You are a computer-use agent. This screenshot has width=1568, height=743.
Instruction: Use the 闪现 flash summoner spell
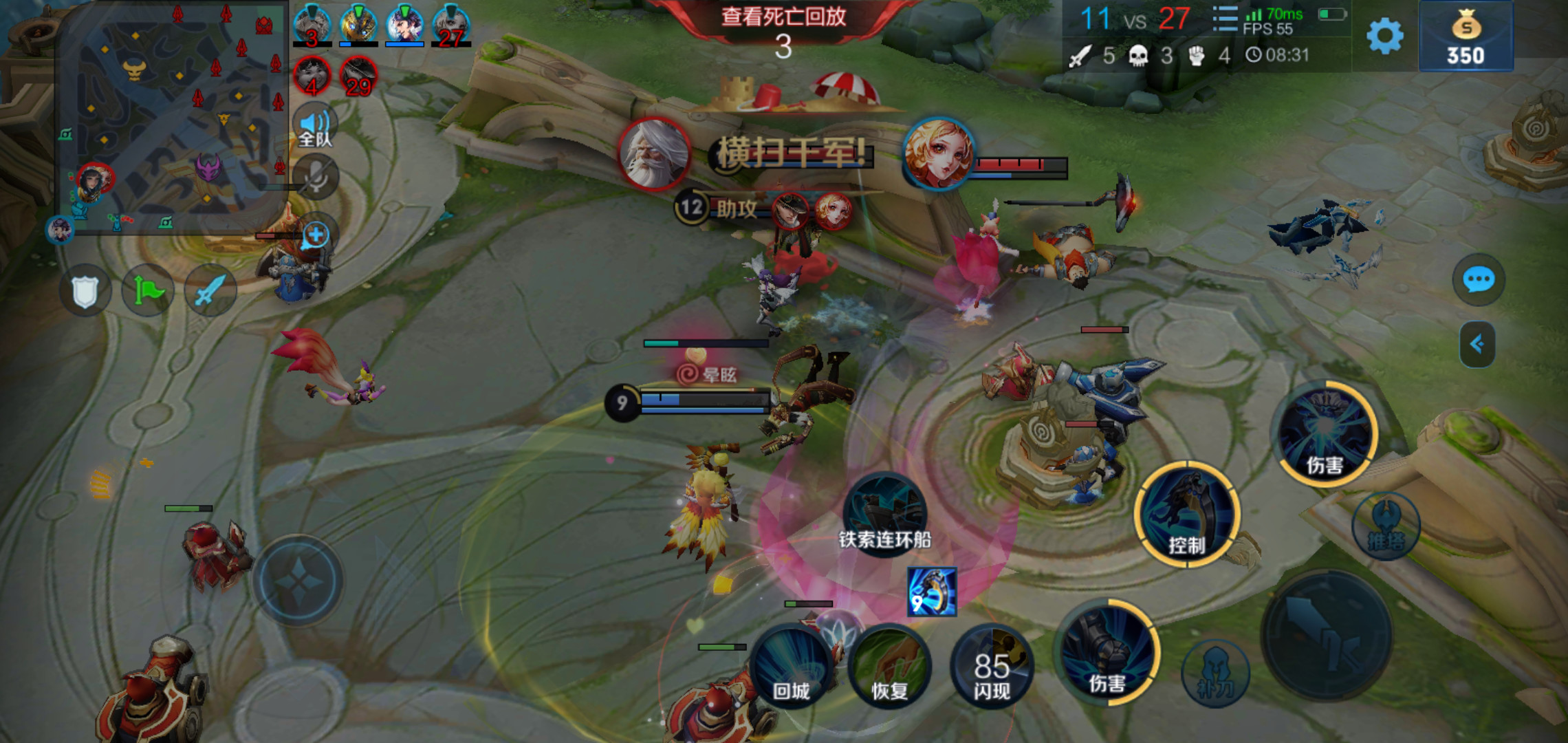coord(991,667)
